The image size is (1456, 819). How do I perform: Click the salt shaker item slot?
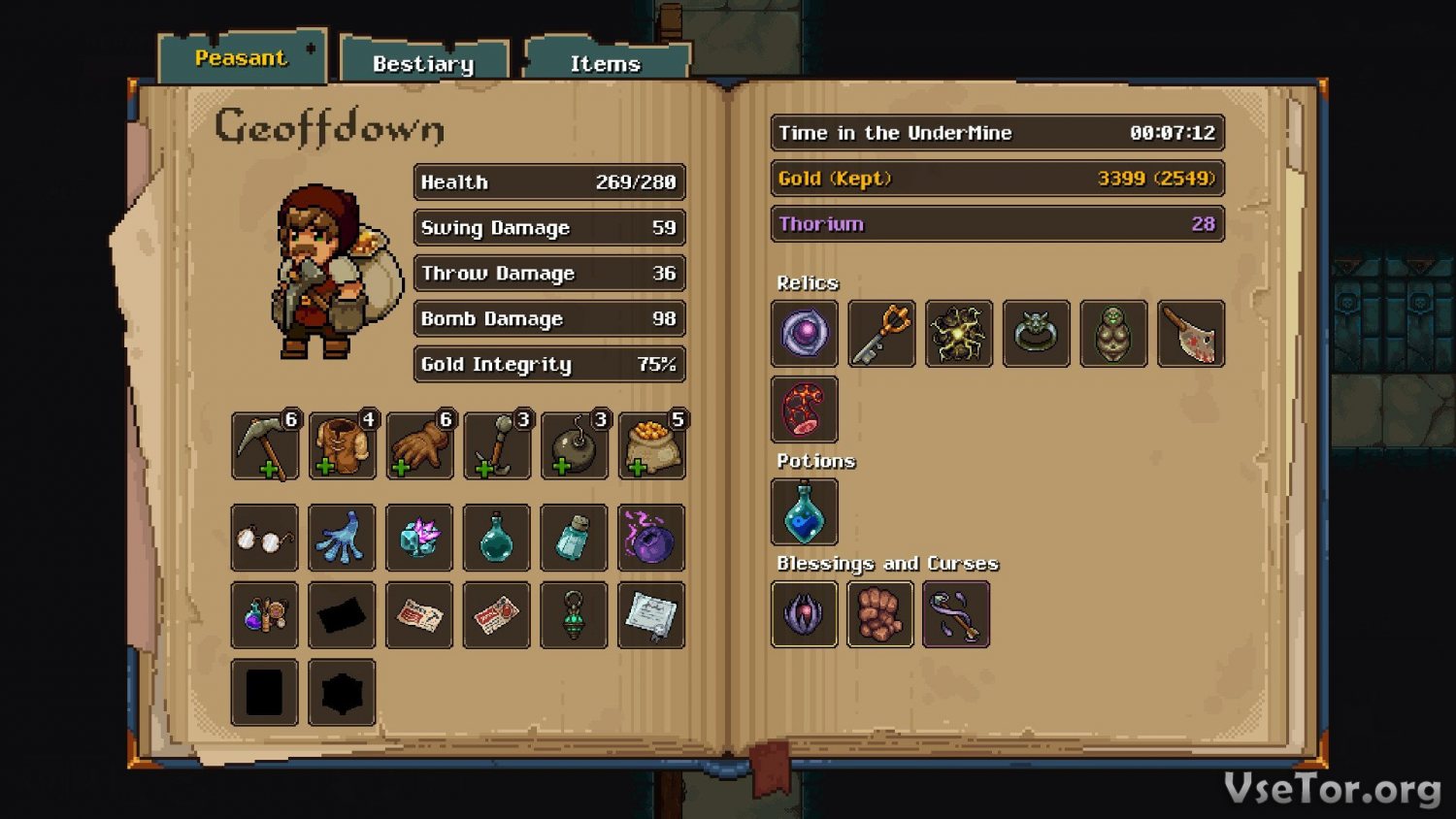(x=574, y=538)
